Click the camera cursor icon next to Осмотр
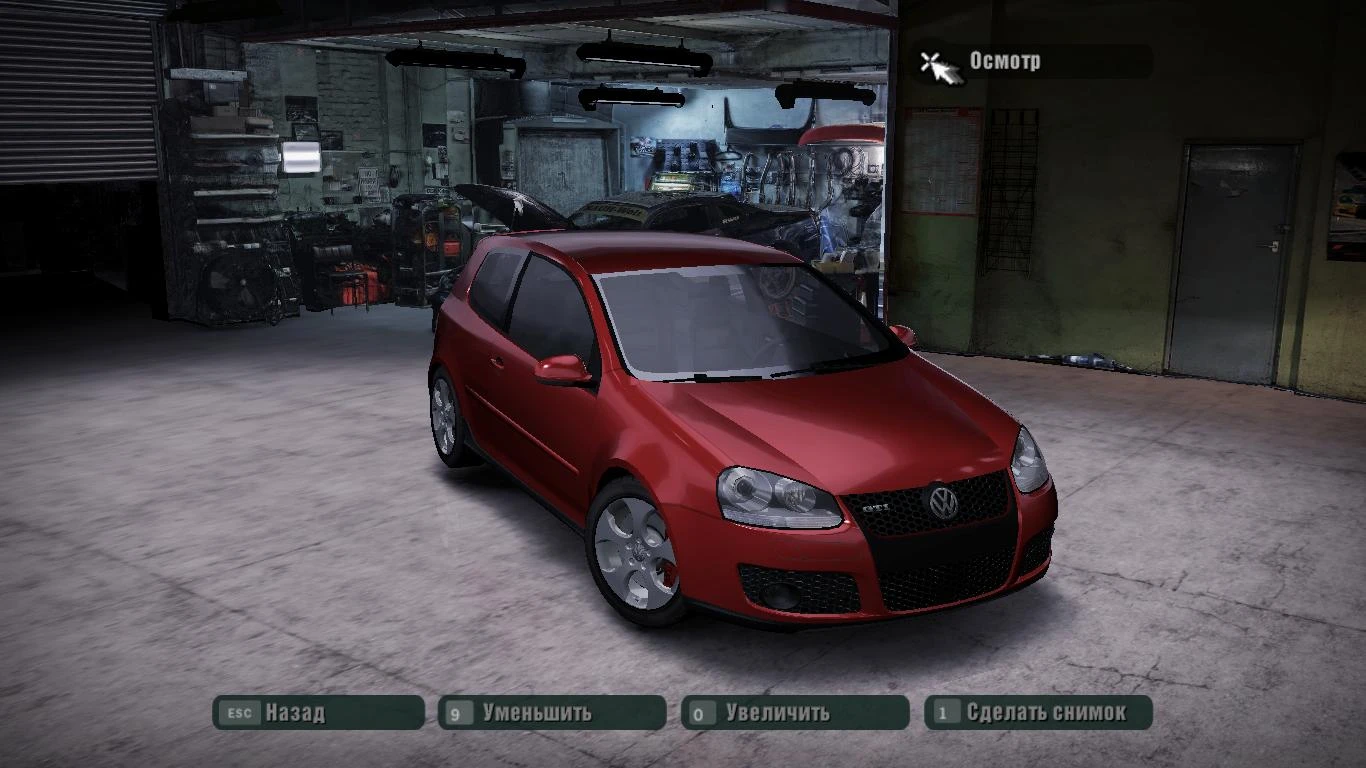The width and height of the screenshot is (1366, 768). 941,66
